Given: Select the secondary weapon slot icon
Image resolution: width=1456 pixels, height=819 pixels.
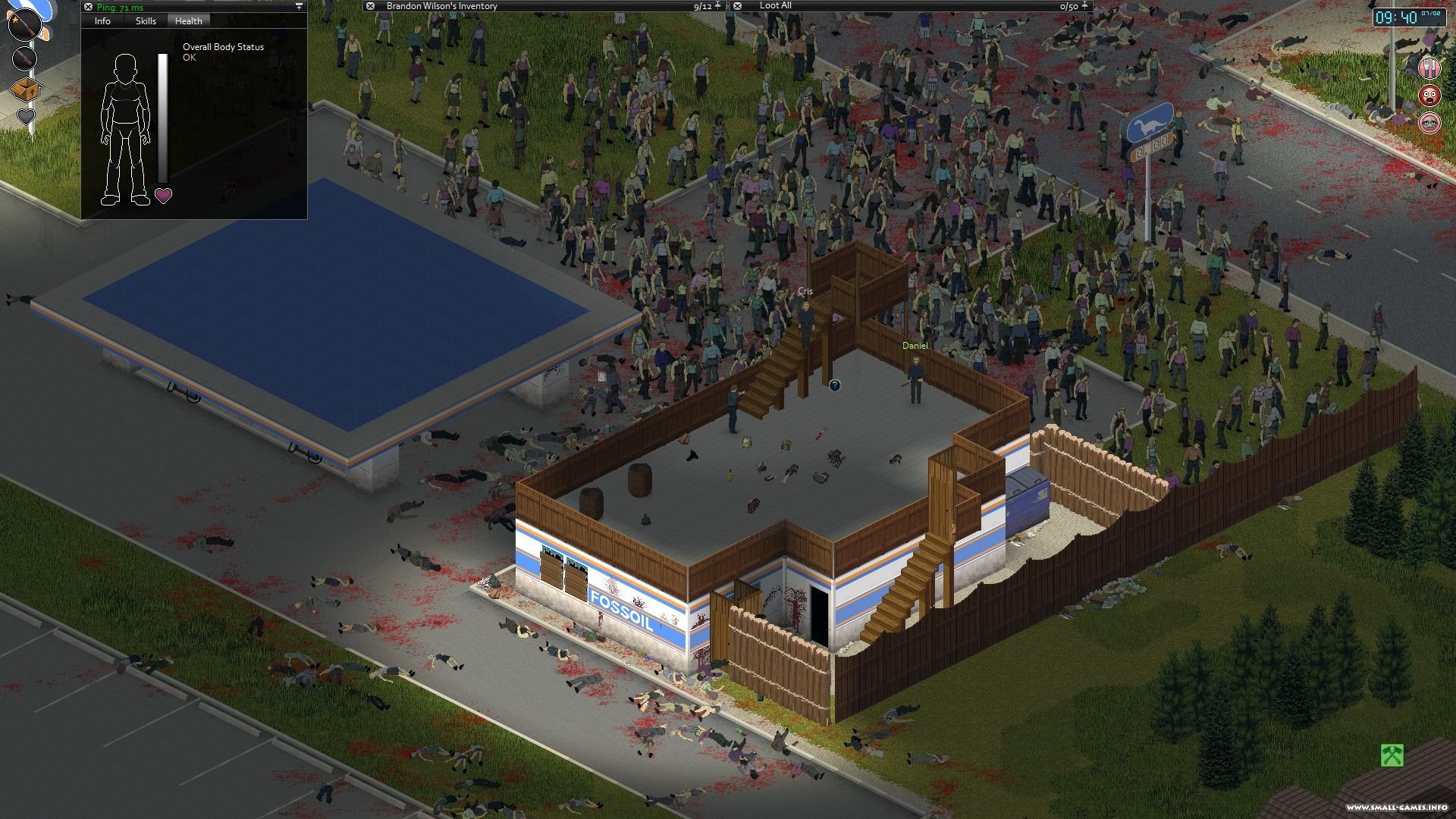Looking at the screenshot, I should tap(24, 58).
